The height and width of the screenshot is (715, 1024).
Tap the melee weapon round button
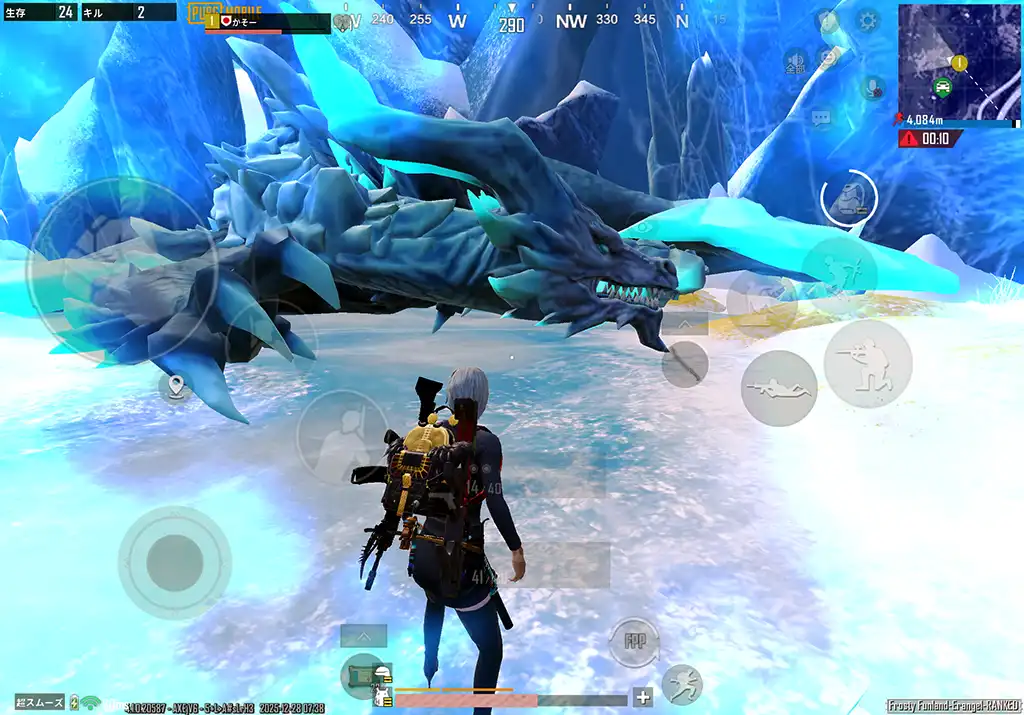(685, 363)
